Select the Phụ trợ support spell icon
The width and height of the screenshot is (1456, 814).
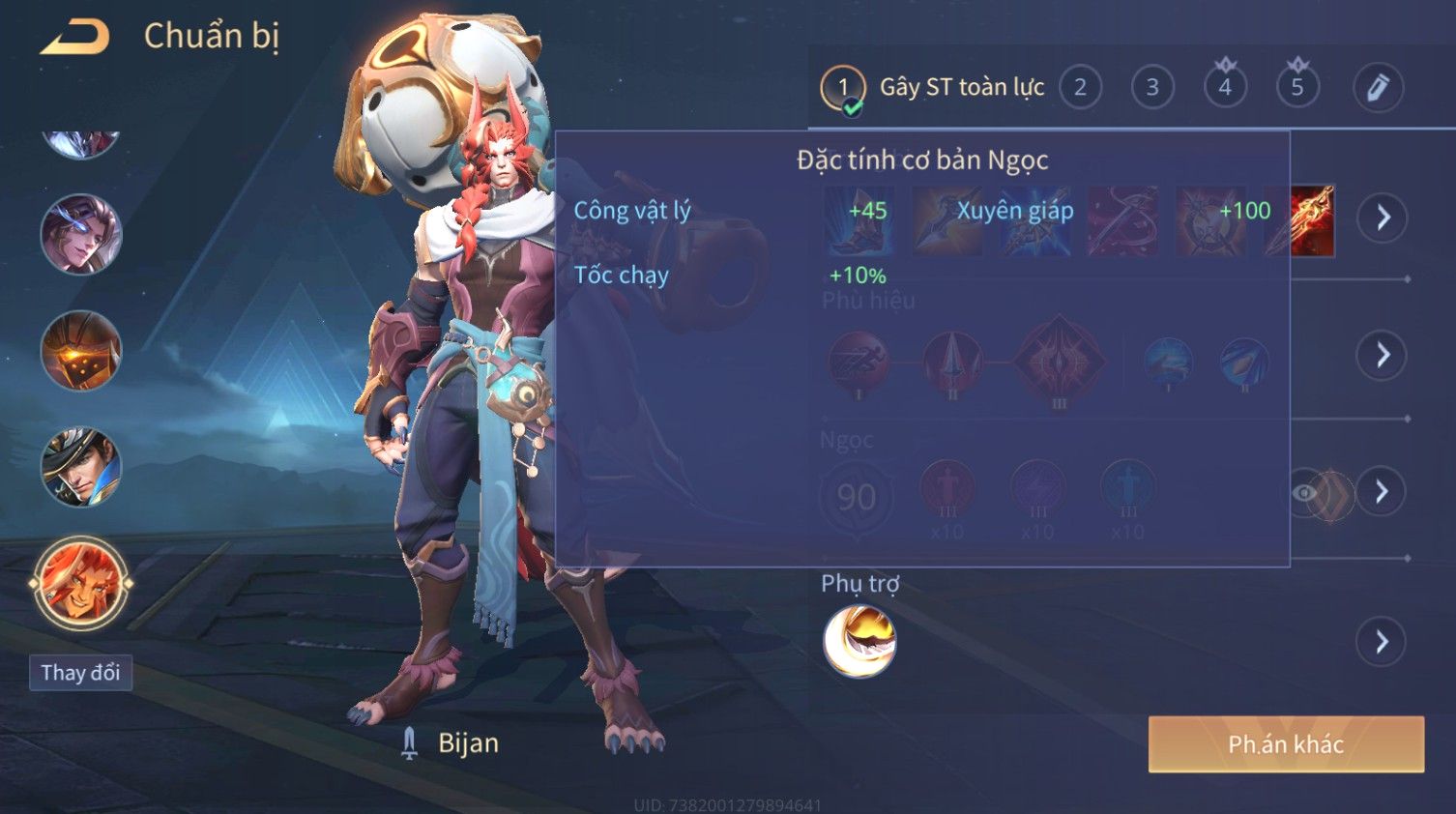pyautogui.click(x=859, y=641)
